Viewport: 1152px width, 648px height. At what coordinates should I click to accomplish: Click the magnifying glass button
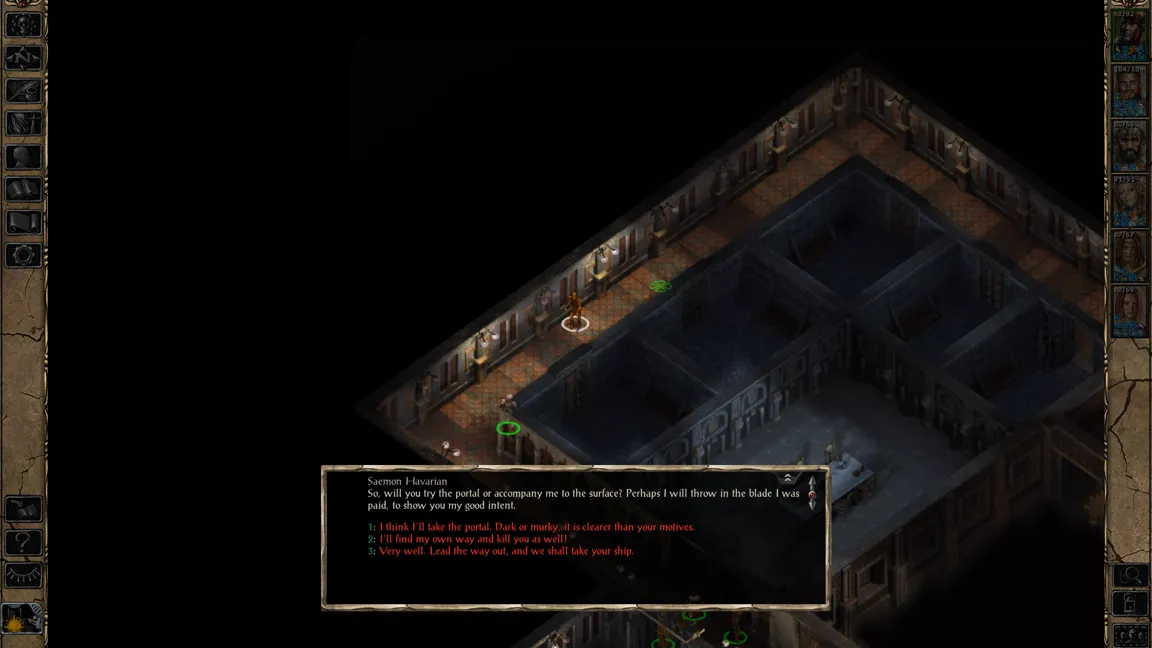click(1130, 575)
